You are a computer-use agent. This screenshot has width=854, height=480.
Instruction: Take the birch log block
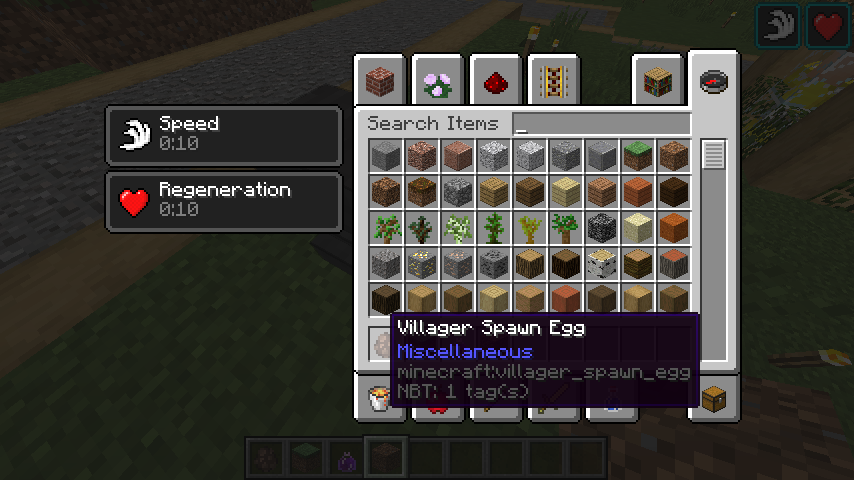click(601, 263)
